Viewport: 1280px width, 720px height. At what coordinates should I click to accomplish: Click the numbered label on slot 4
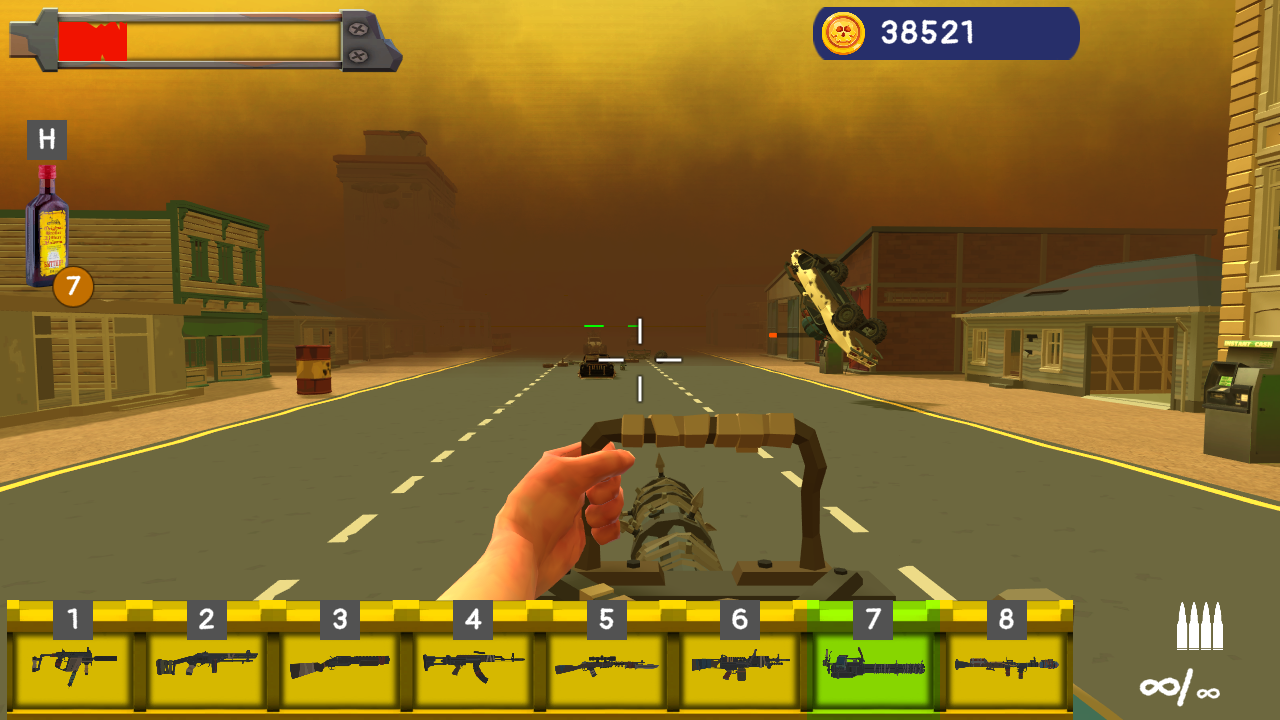coord(471,616)
